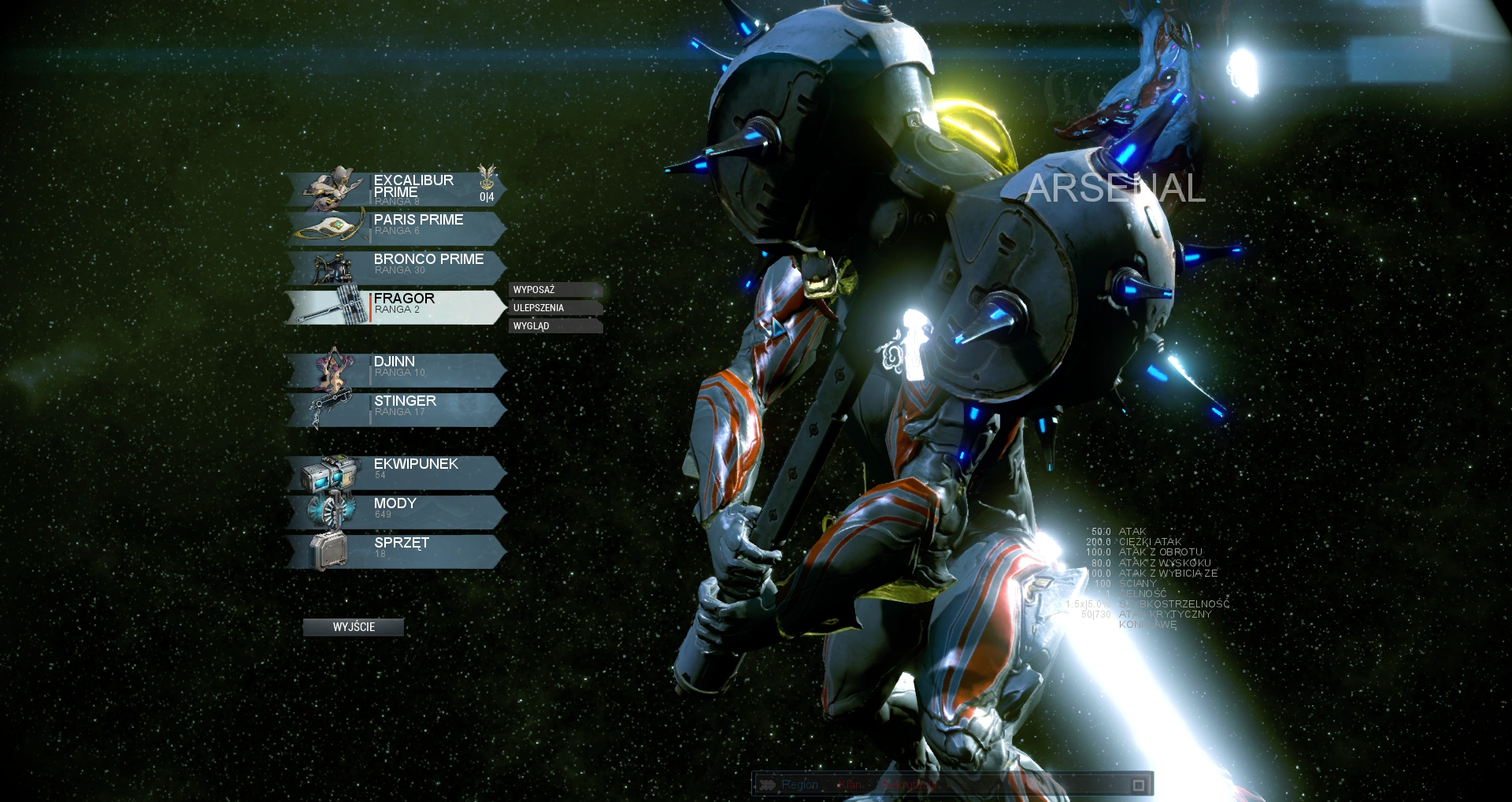Screen dimensions: 1512x802
Task: Select the Bronco Prime pistol icon
Action: 334,266
